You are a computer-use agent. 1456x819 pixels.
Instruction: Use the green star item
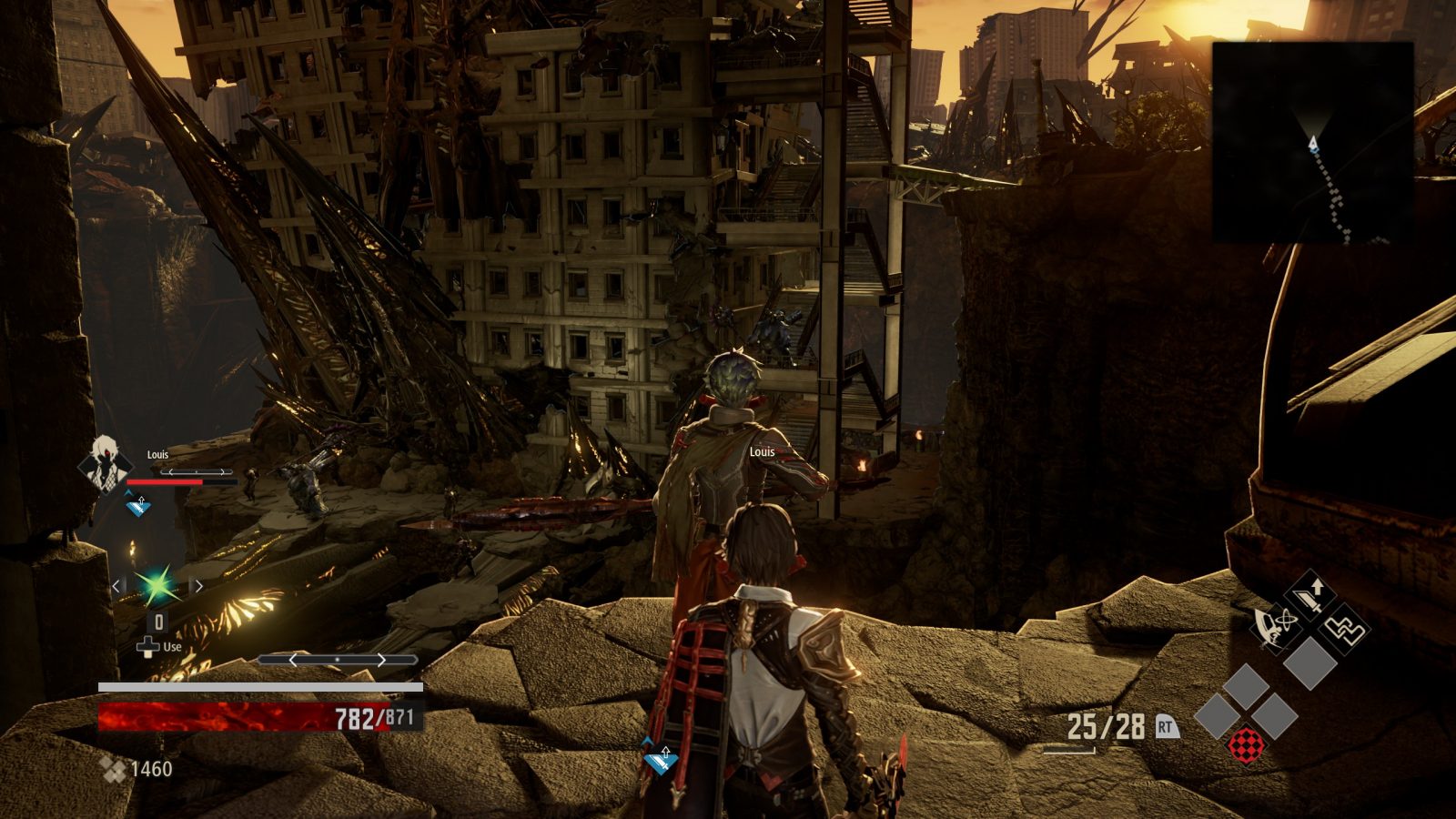click(157, 585)
